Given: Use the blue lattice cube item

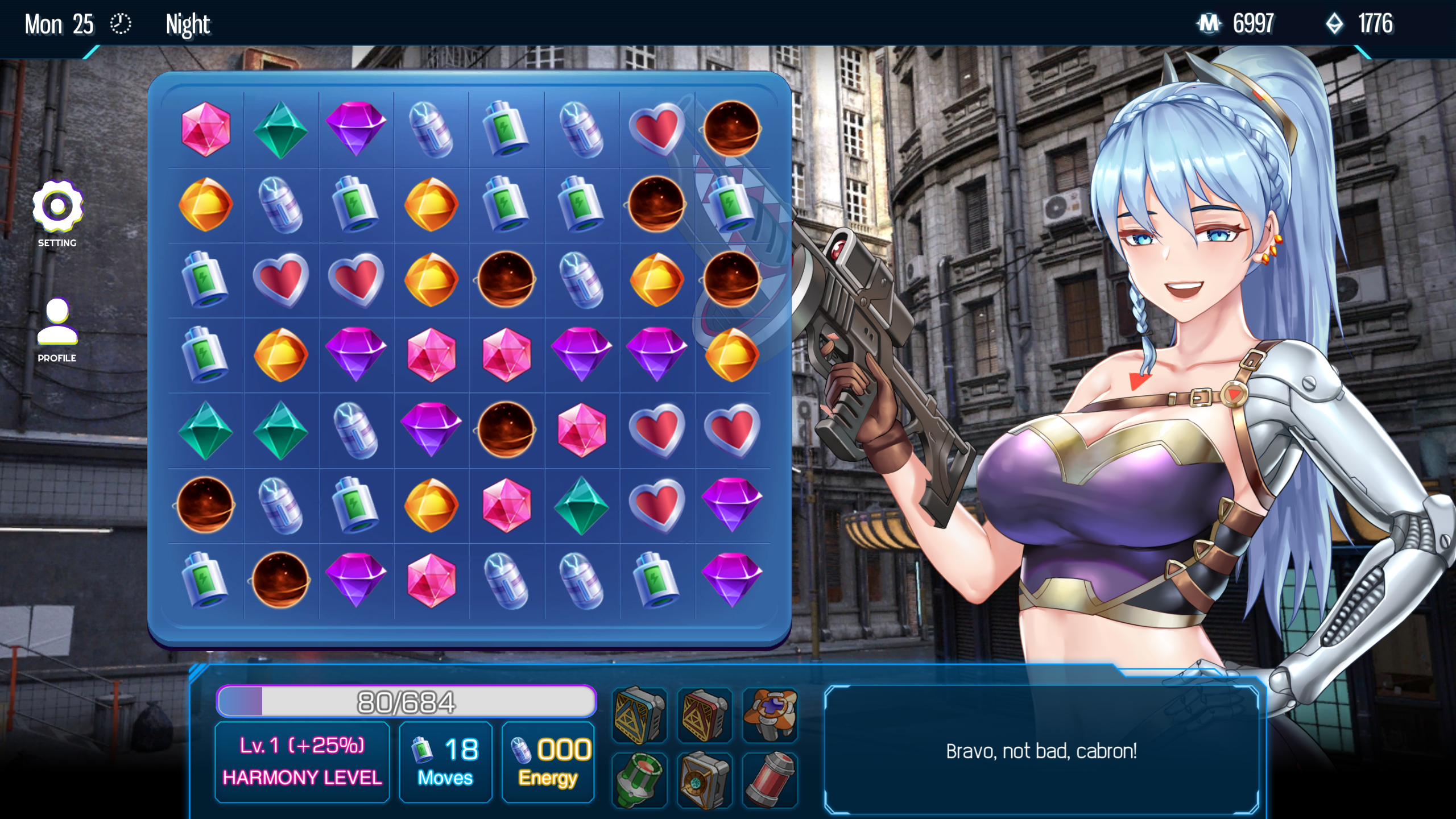Looking at the screenshot, I should coord(639,714).
